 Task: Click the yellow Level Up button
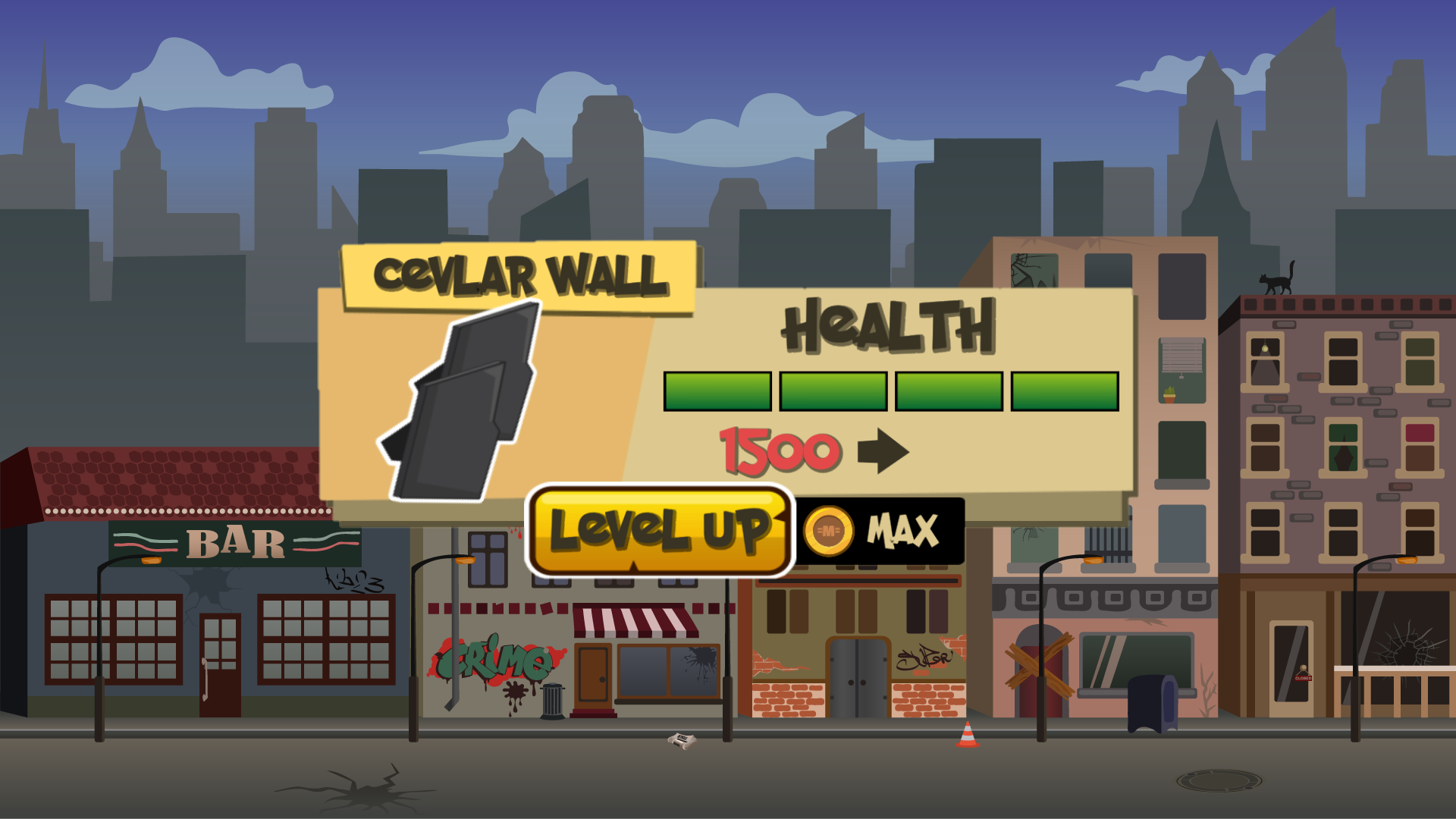tap(659, 531)
